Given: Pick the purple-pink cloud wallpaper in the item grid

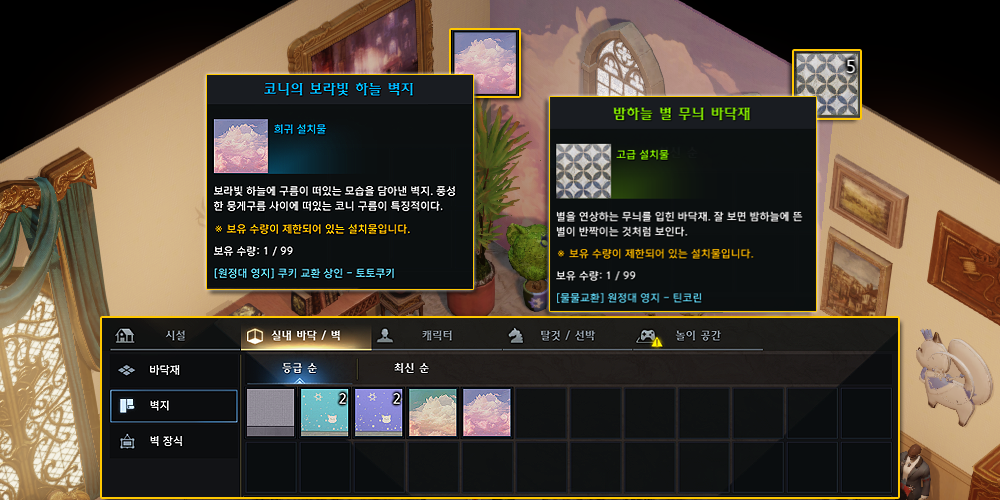Looking at the screenshot, I should point(487,413).
